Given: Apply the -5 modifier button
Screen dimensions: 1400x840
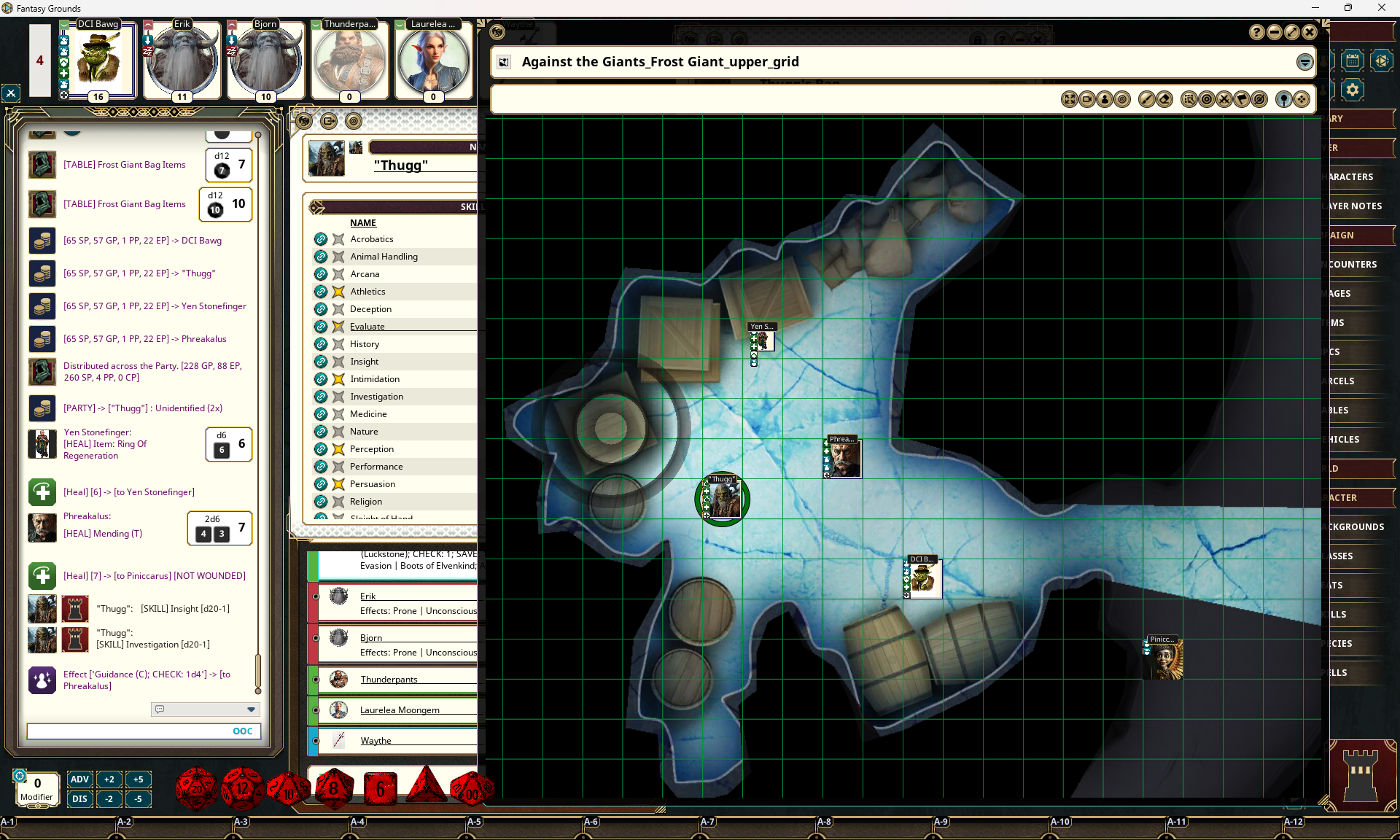Looking at the screenshot, I should (x=138, y=799).
